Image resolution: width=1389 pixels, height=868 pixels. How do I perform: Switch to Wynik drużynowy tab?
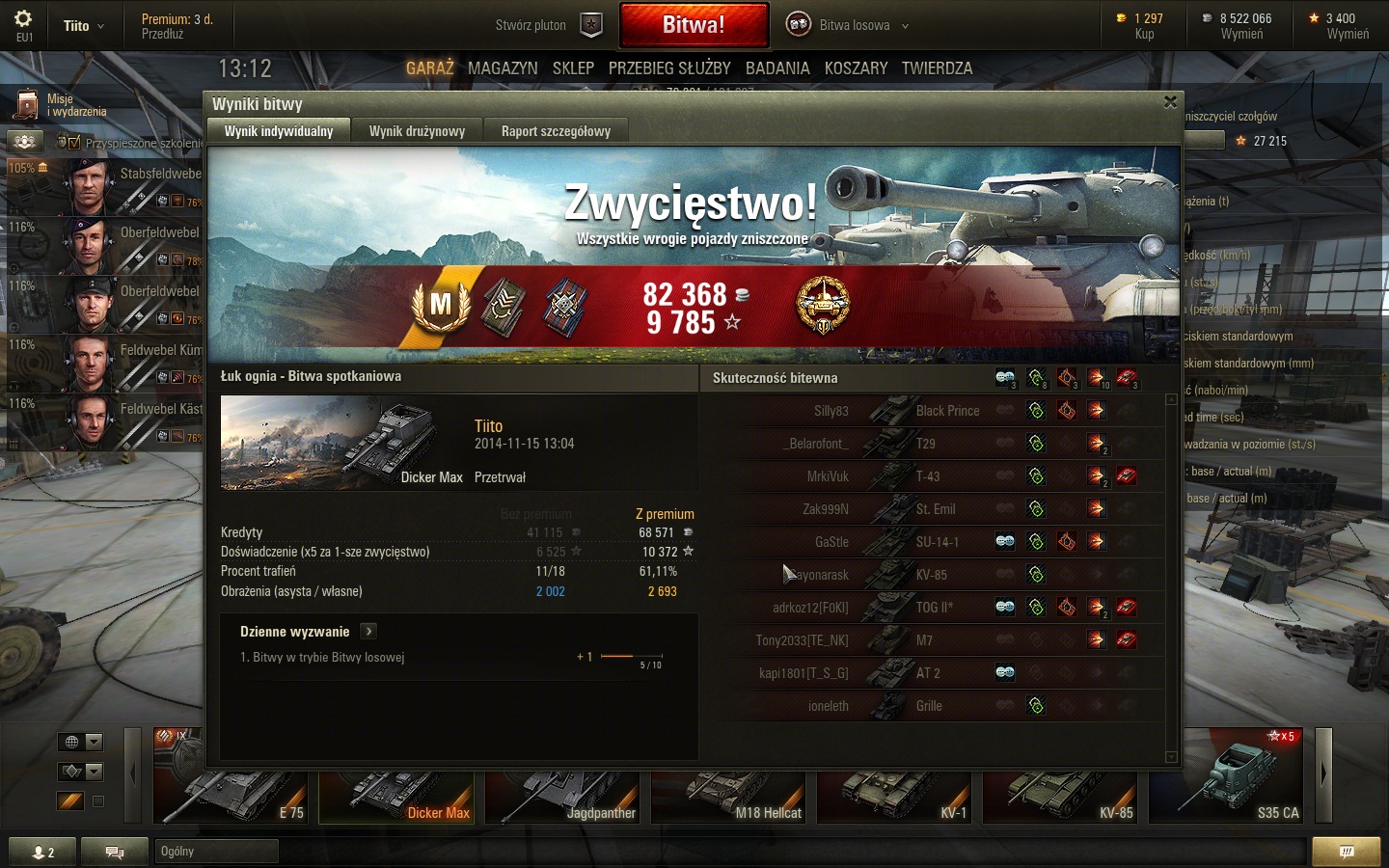tap(417, 131)
